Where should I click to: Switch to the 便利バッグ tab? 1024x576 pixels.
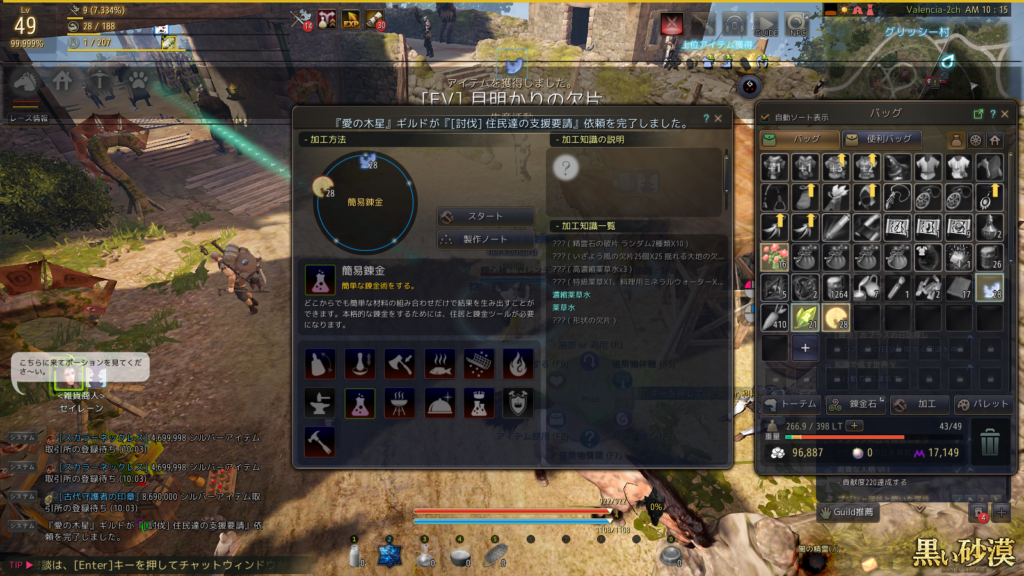(x=878, y=139)
